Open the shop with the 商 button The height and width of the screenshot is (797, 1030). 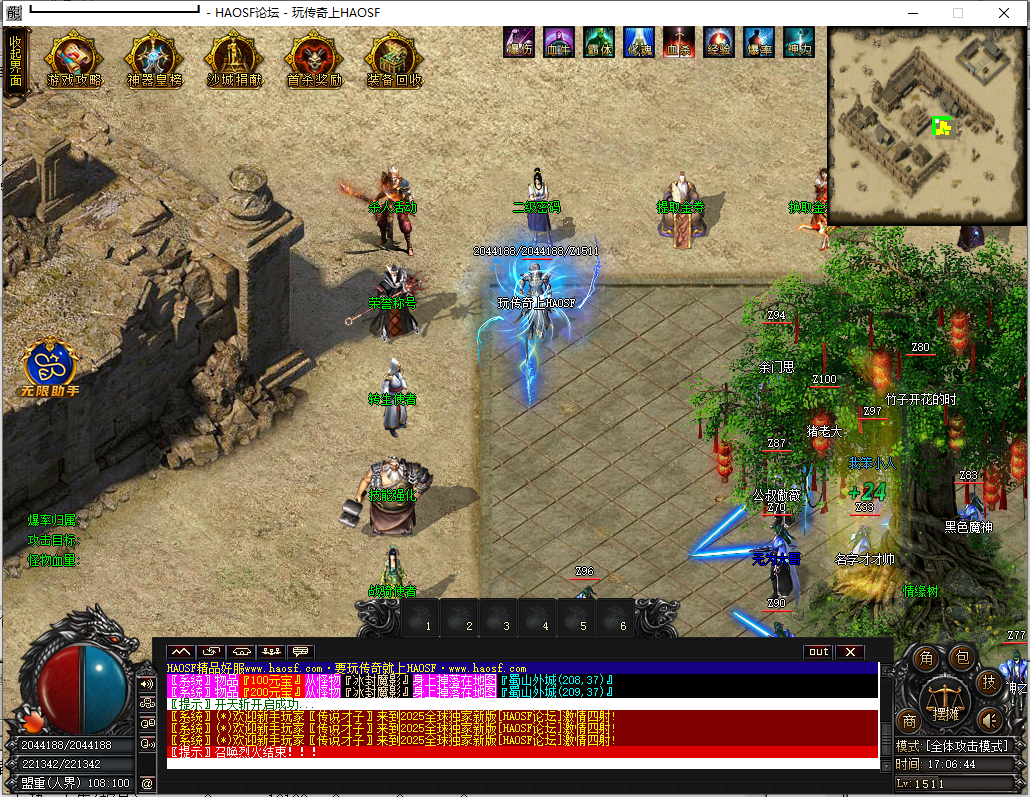[x=910, y=720]
